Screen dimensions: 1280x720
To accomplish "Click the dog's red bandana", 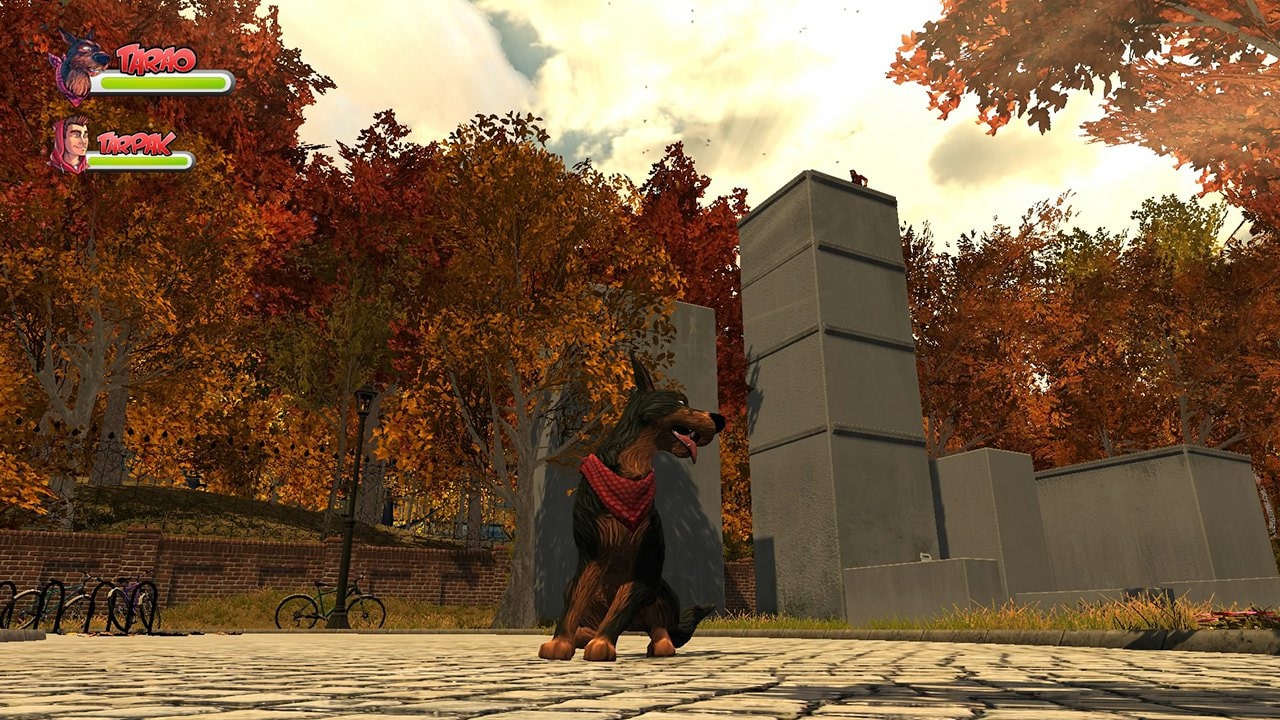I will [x=618, y=485].
